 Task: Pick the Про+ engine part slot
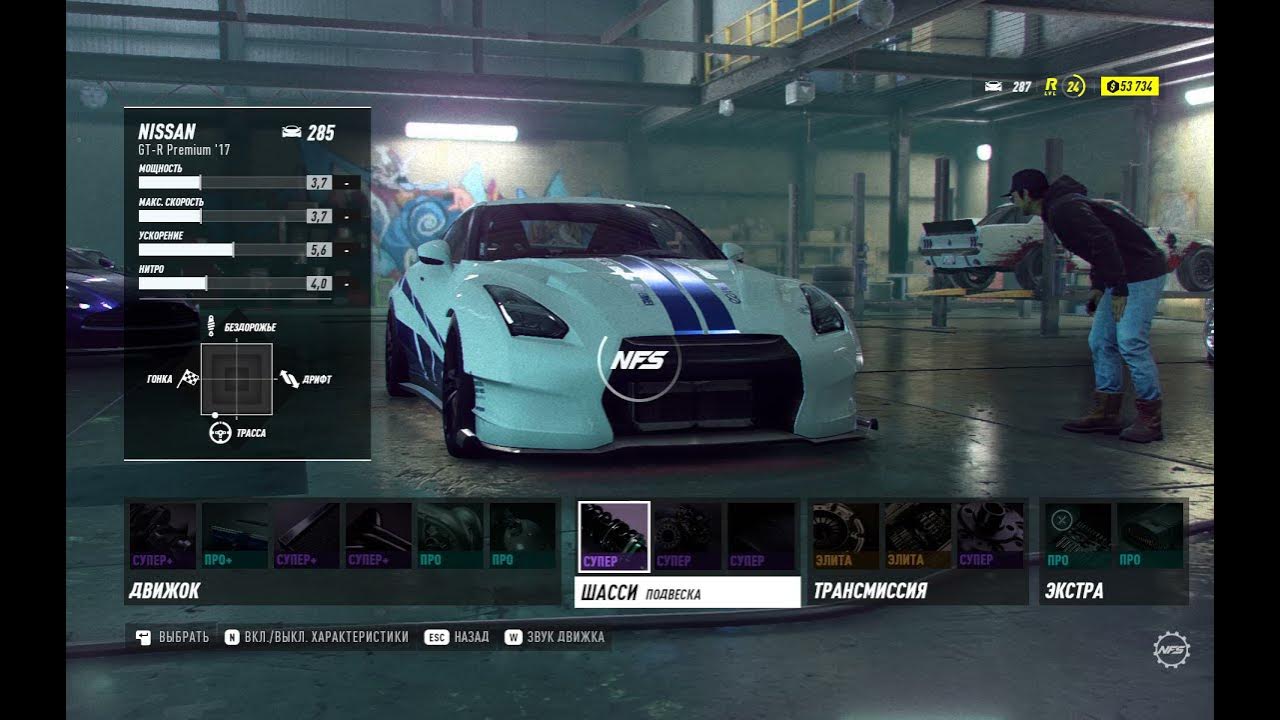click(x=235, y=536)
